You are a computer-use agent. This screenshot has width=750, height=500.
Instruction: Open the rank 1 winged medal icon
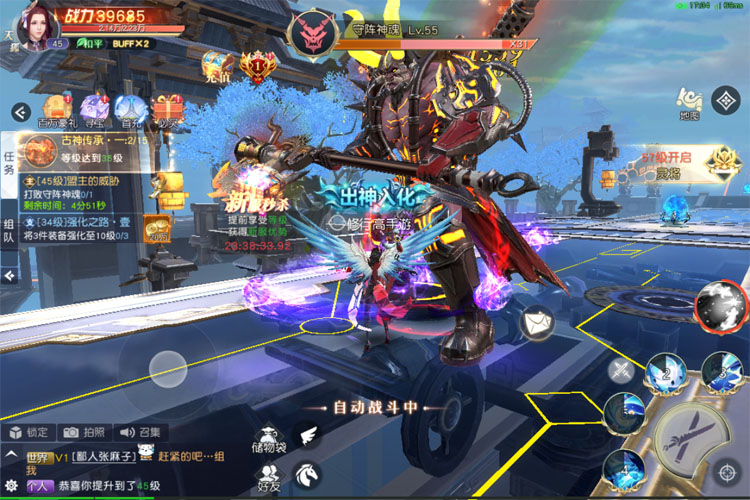259,66
